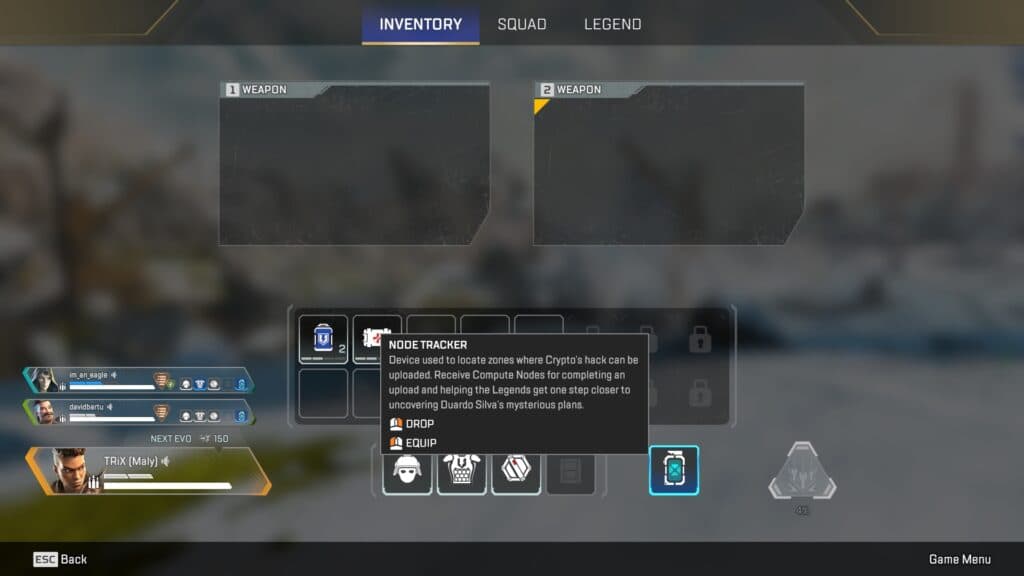Drop the Node Tracker
1024x576 pixels.
tap(420, 424)
